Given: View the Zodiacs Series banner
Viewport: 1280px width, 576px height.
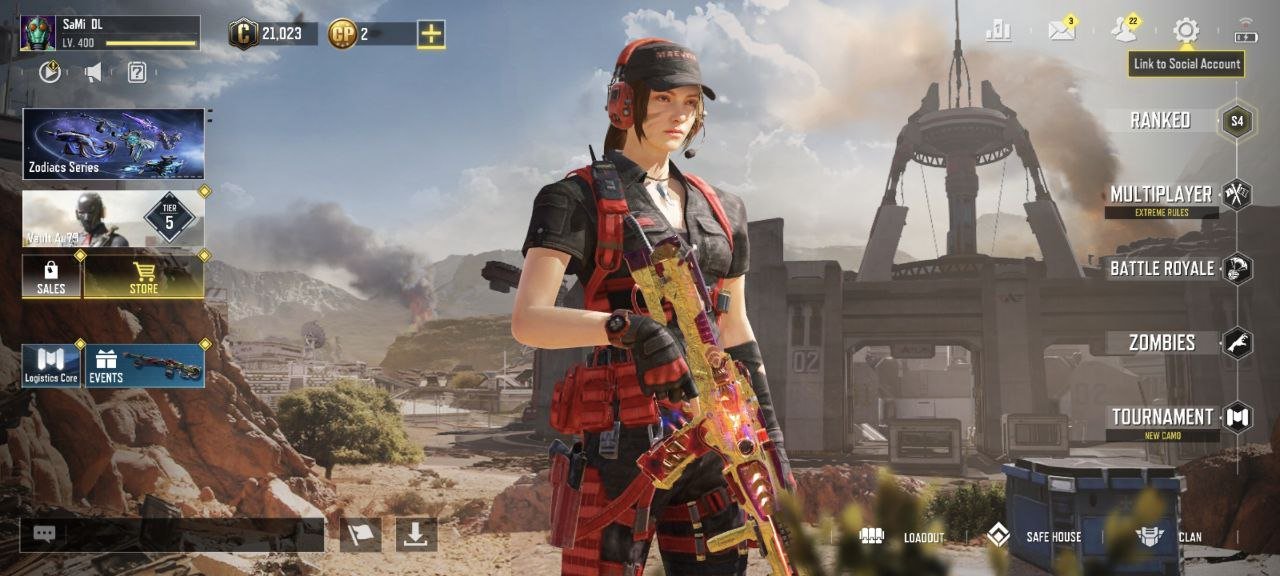Looking at the screenshot, I should coord(113,144).
